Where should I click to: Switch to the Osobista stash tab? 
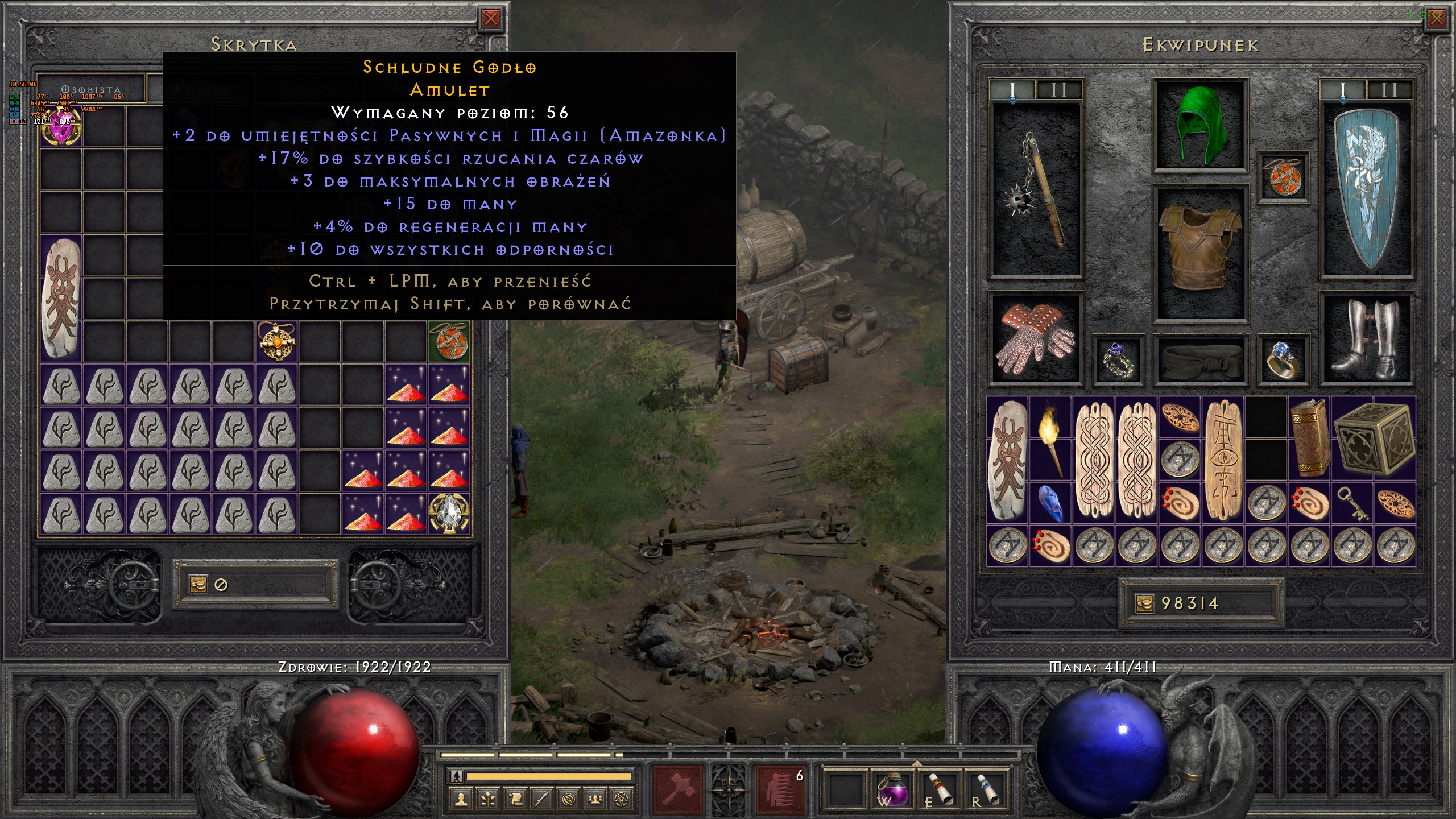pyautogui.click(x=91, y=90)
